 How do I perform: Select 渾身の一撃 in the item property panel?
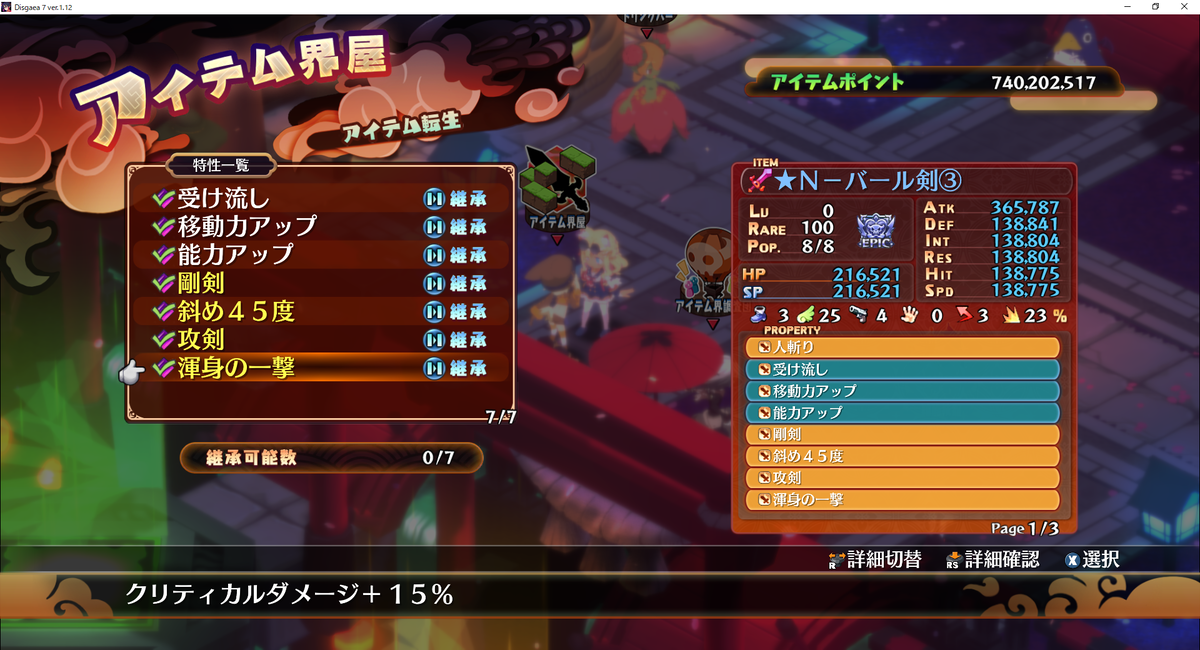tap(902, 499)
